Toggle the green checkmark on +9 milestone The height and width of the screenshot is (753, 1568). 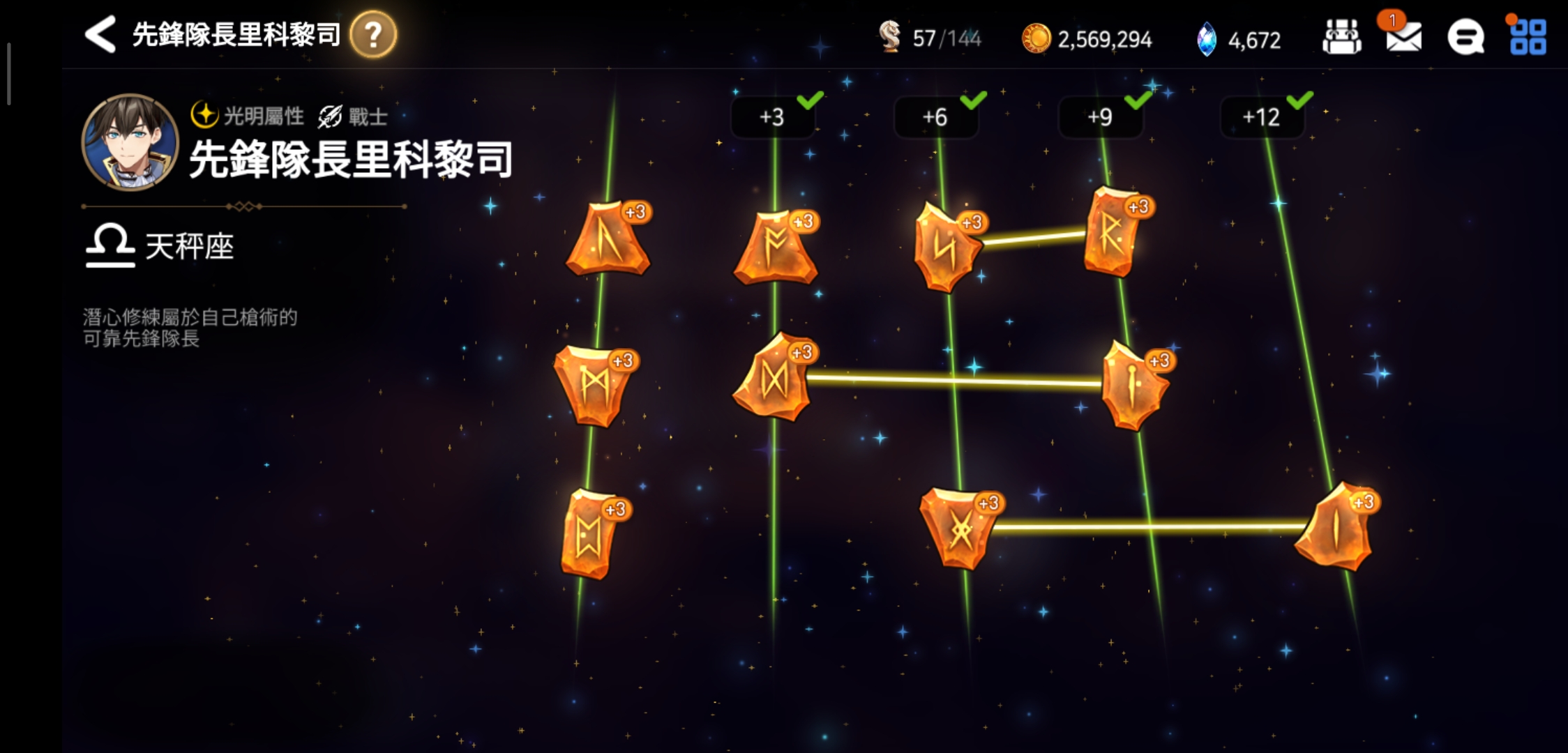point(1139,100)
